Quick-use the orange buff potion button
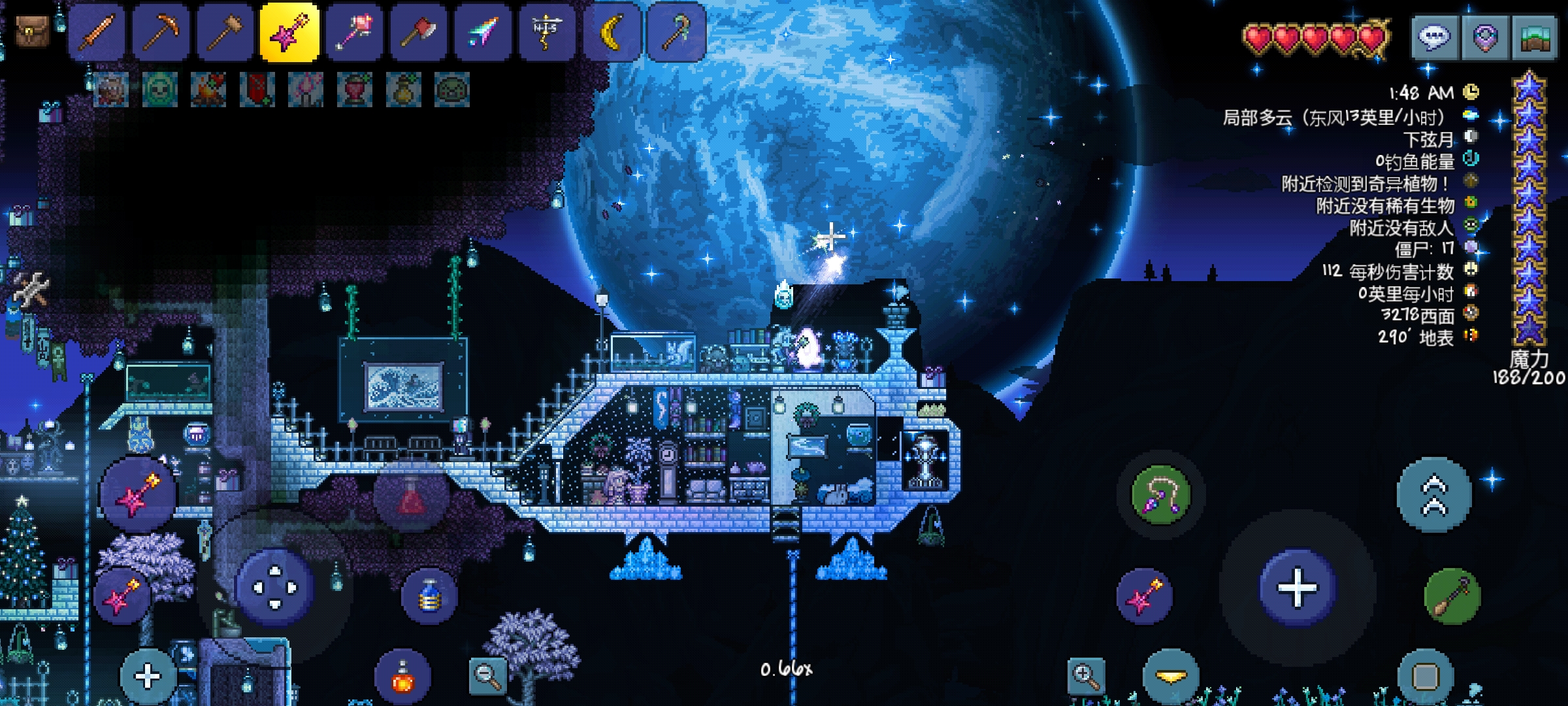The image size is (1568, 706). (402, 677)
